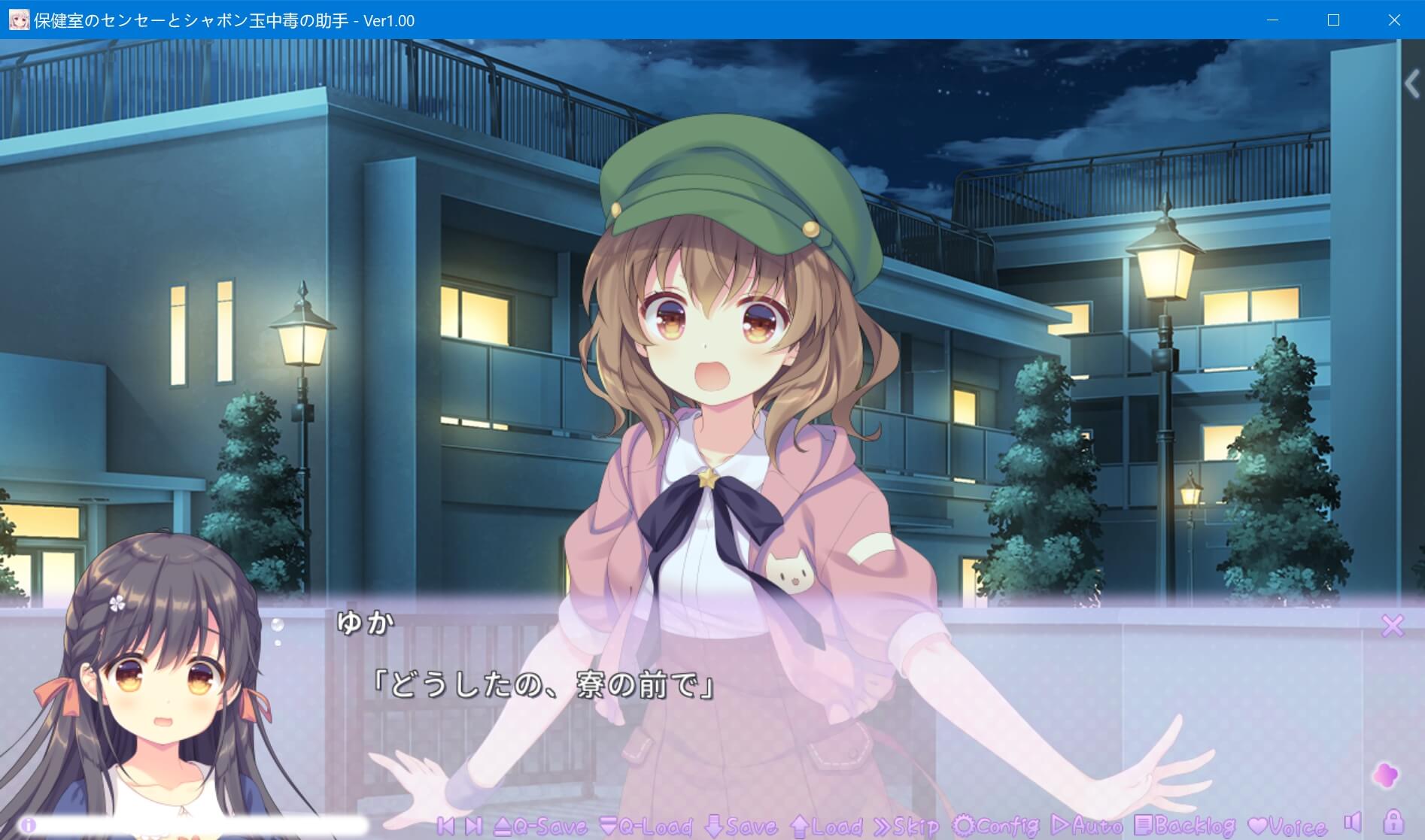Close the game window
Viewport: 1425px width, 840px height.
pos(1394,20)
